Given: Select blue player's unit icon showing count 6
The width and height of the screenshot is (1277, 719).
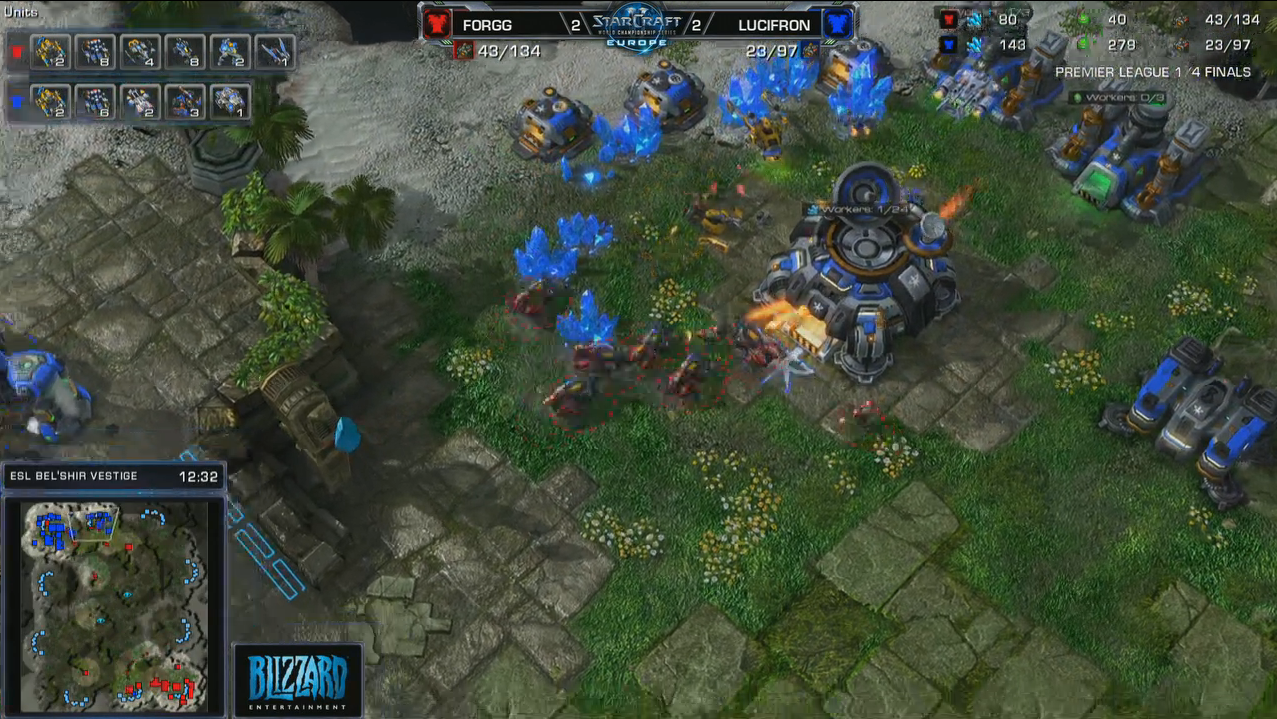Looking at the screenshot, I should click(96, 101).
